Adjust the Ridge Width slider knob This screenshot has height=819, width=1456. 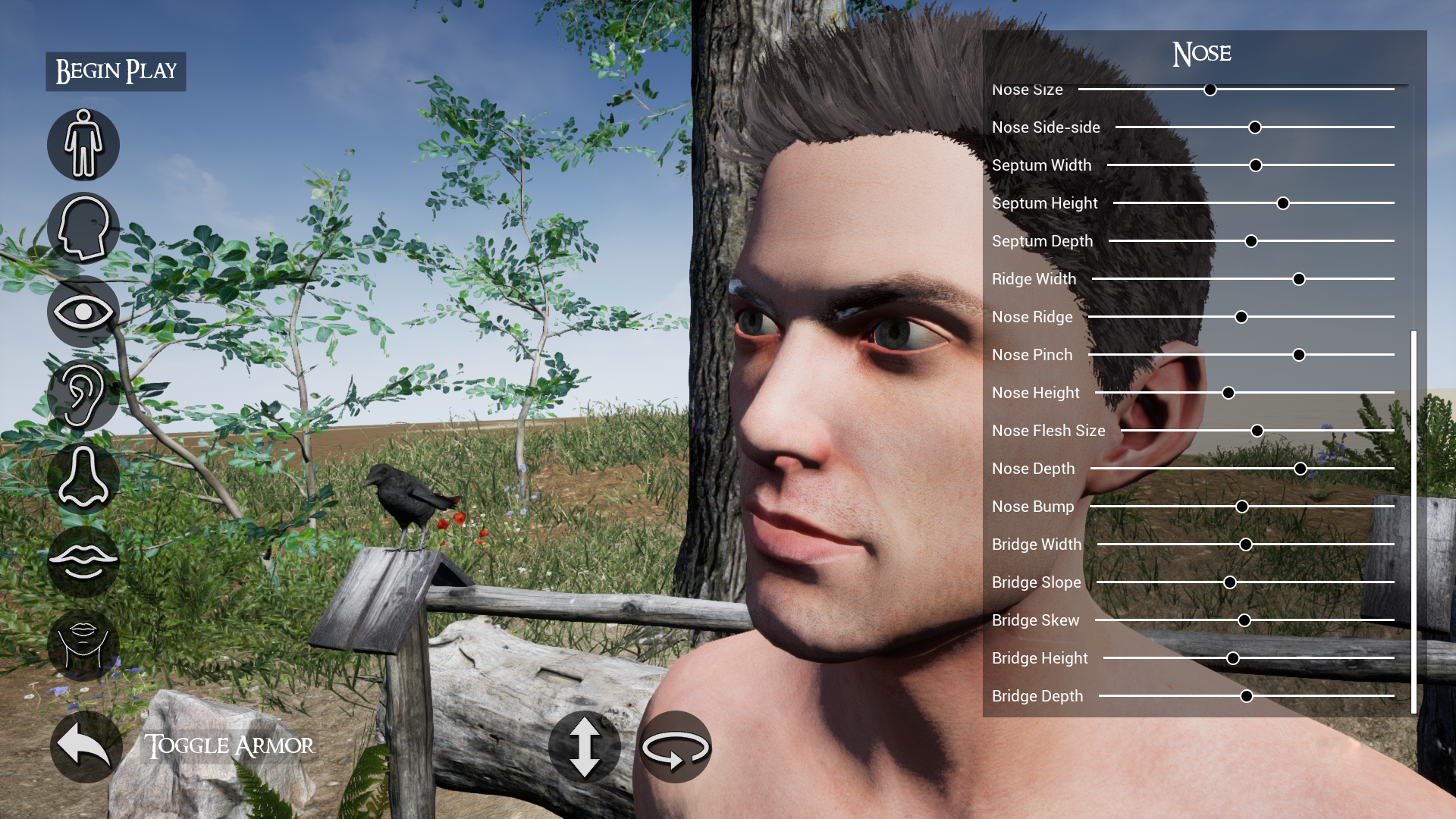(x=1299, y=279)
